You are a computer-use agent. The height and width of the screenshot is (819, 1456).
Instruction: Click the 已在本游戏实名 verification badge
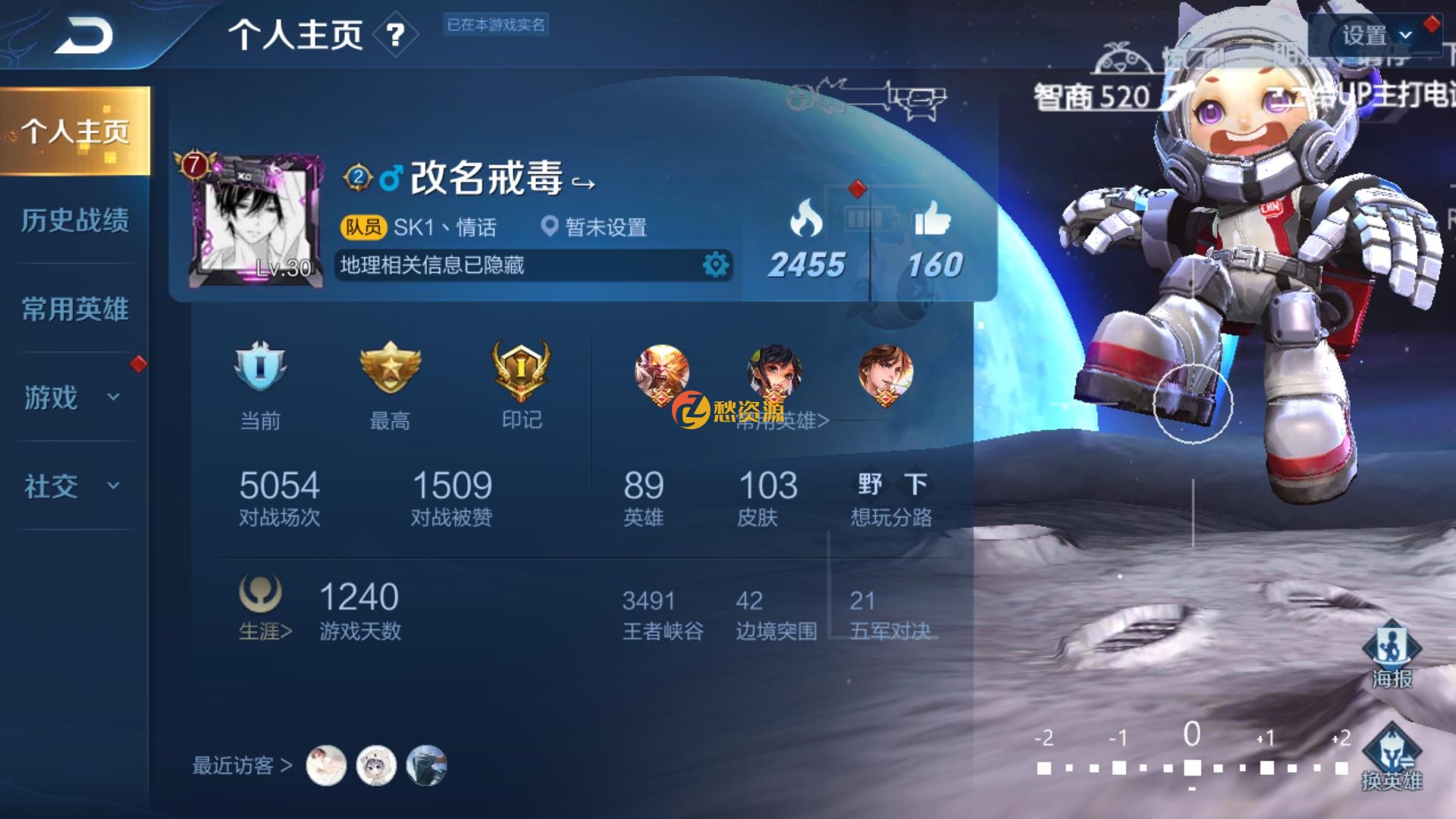pos(497,26)
